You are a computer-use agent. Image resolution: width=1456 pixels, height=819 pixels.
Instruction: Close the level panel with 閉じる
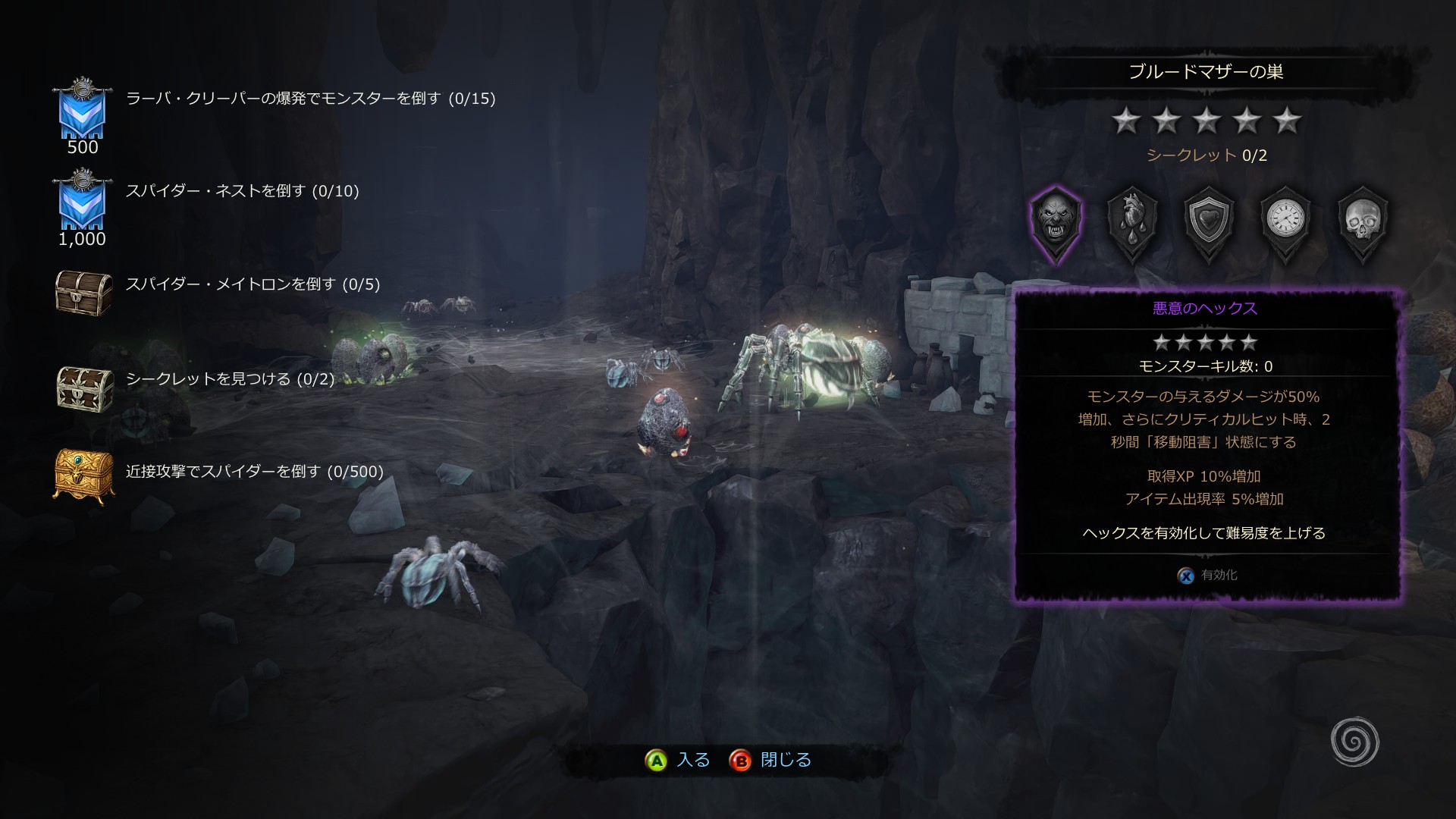[770, 760]
